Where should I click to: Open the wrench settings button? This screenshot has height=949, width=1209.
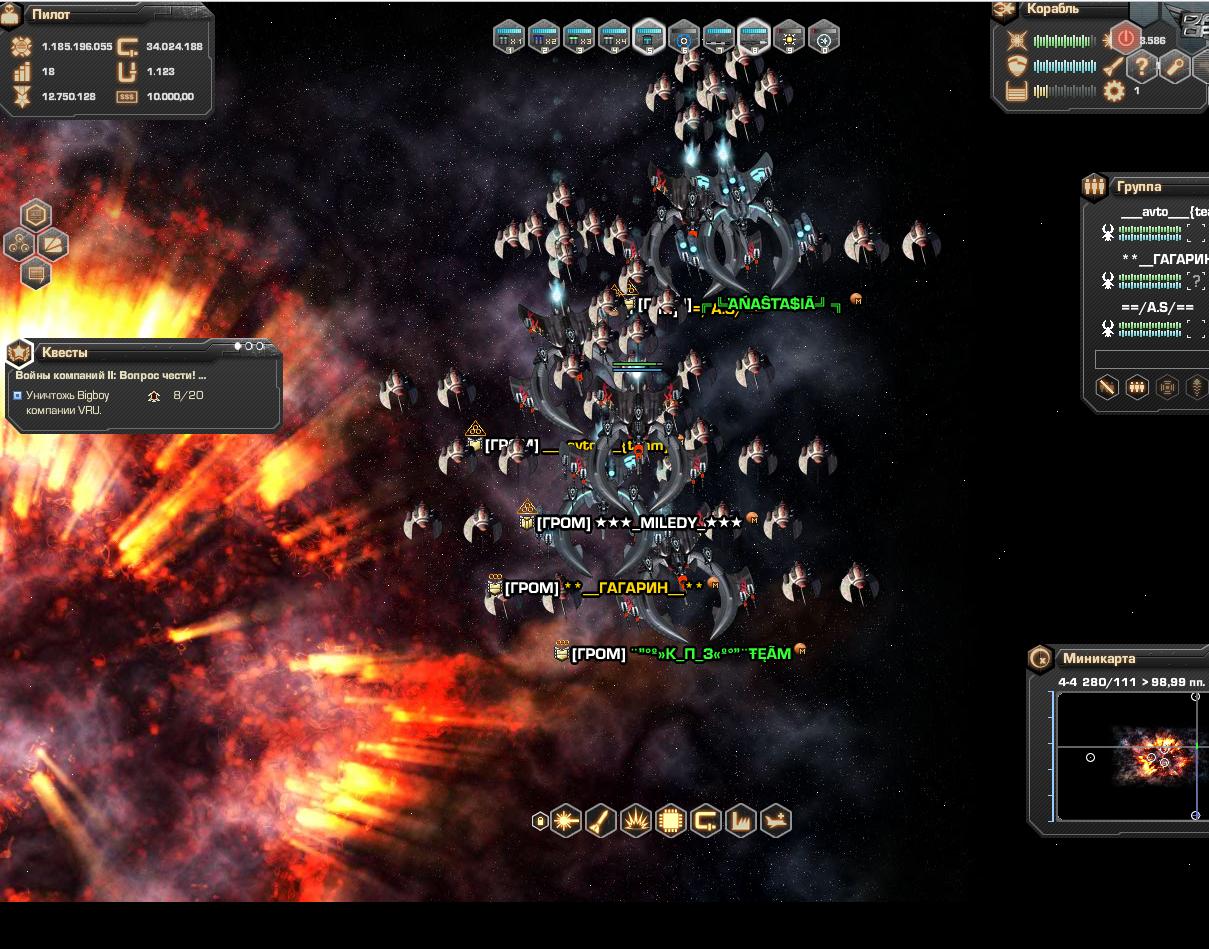pos(1173,67)
